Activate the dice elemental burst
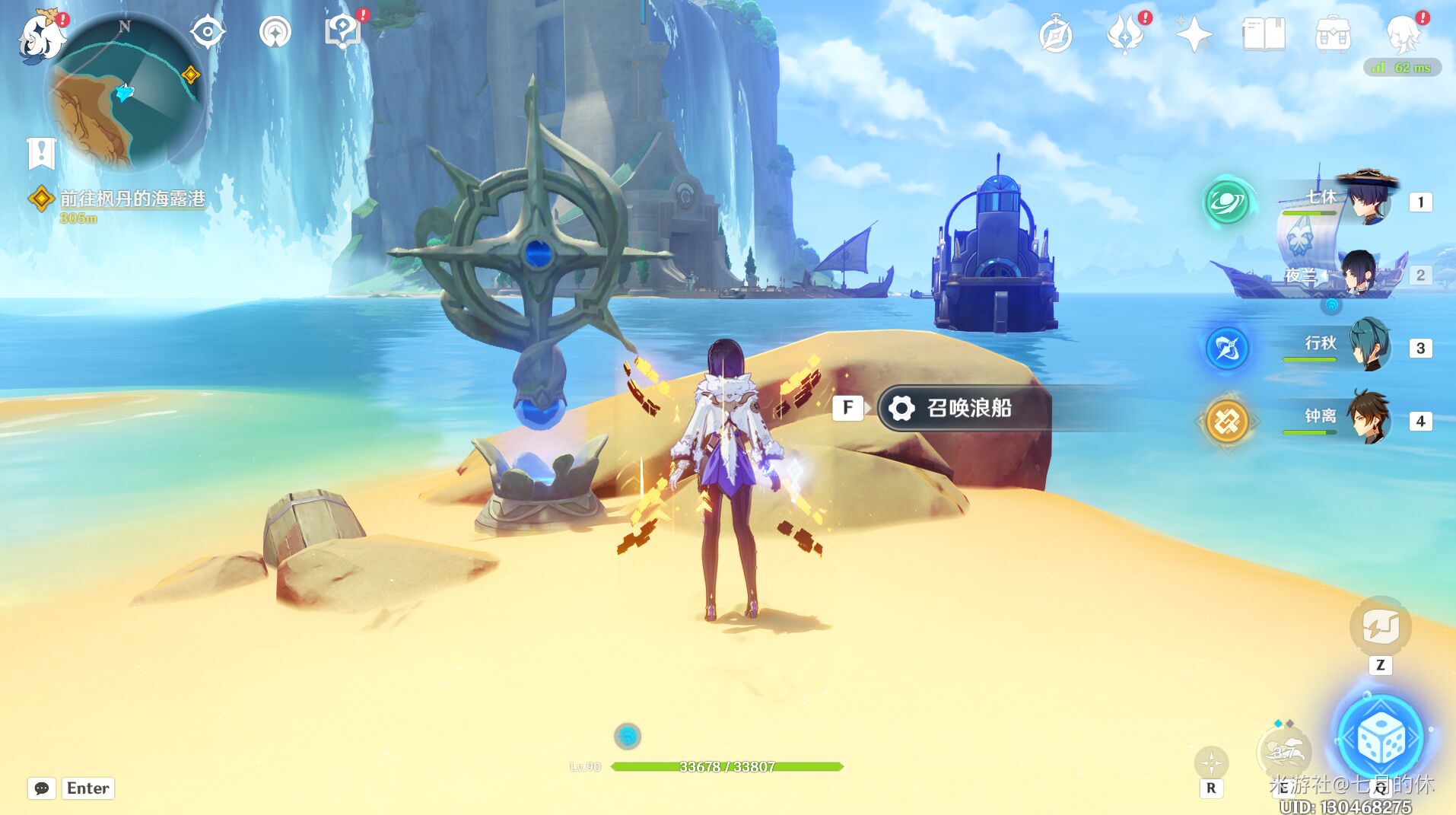This screenshot has height=815, width=1456. point(1380,738)
